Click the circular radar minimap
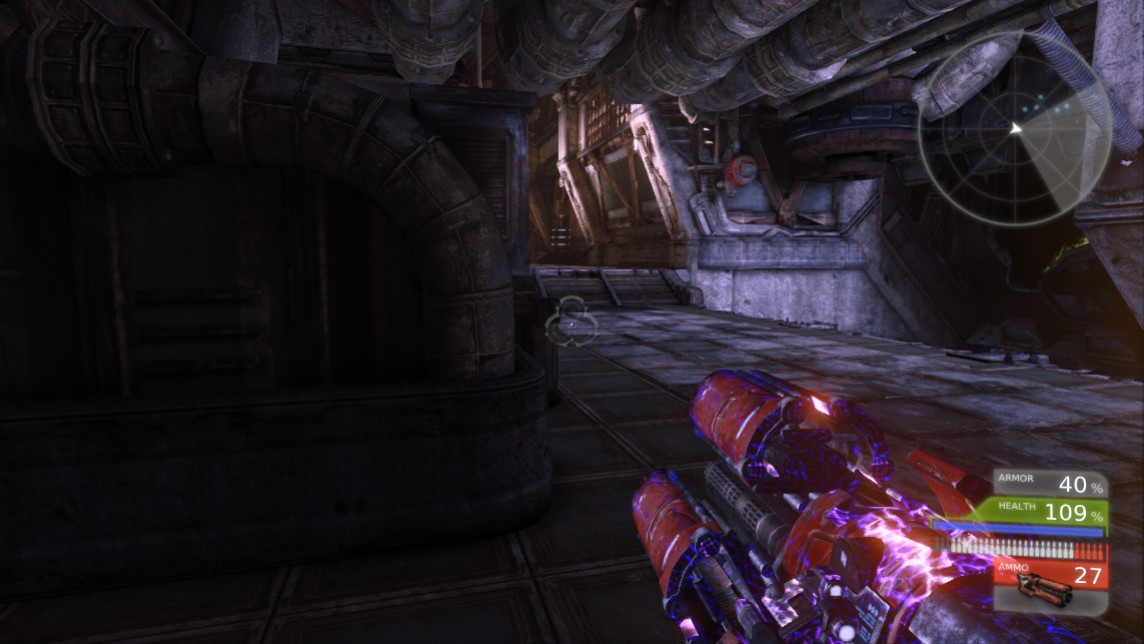The height and width of the screenshot is (644, 1144). (1015, 128)
